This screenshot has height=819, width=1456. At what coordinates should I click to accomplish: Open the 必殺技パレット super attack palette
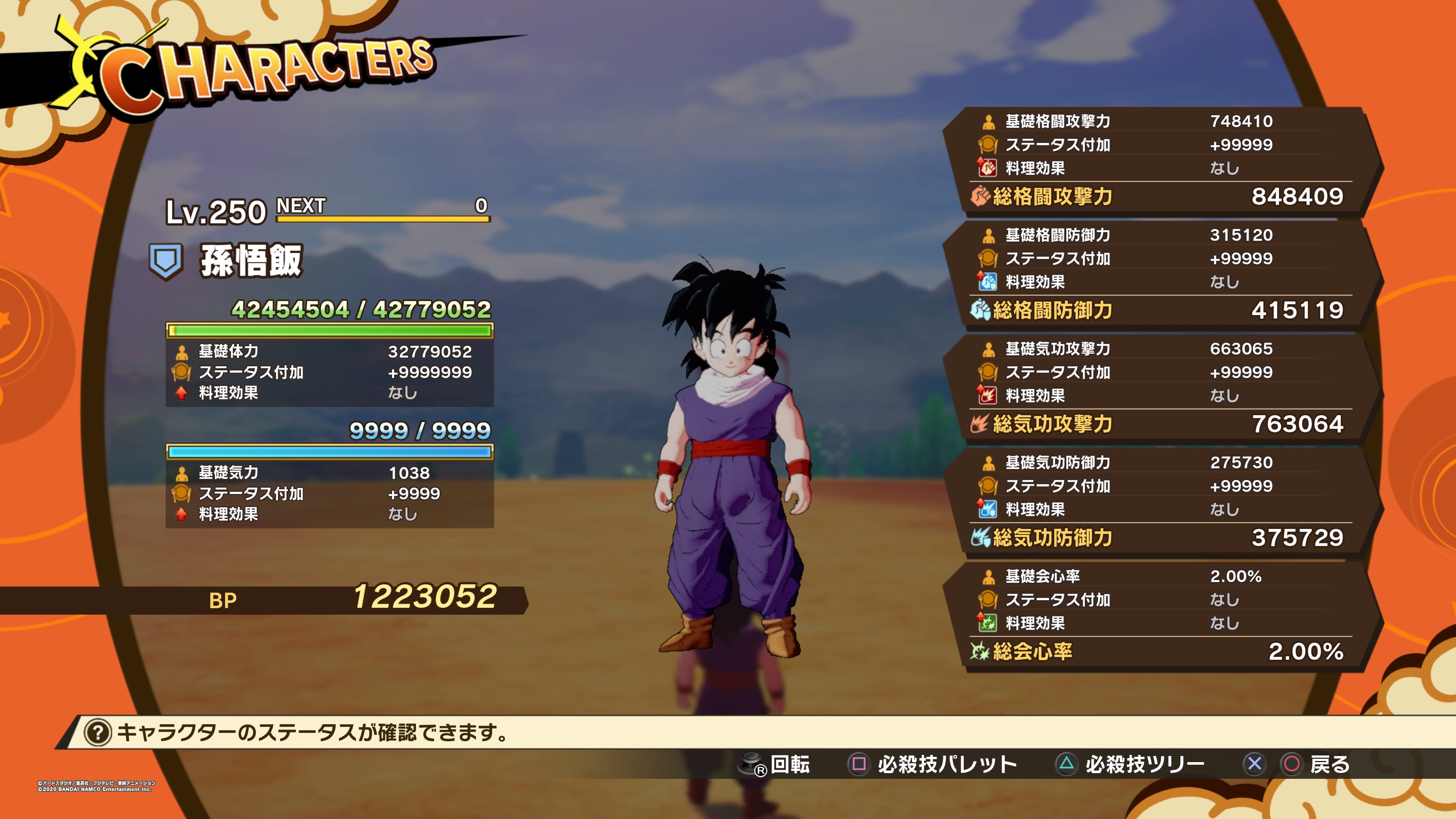(x=933, y=764)
